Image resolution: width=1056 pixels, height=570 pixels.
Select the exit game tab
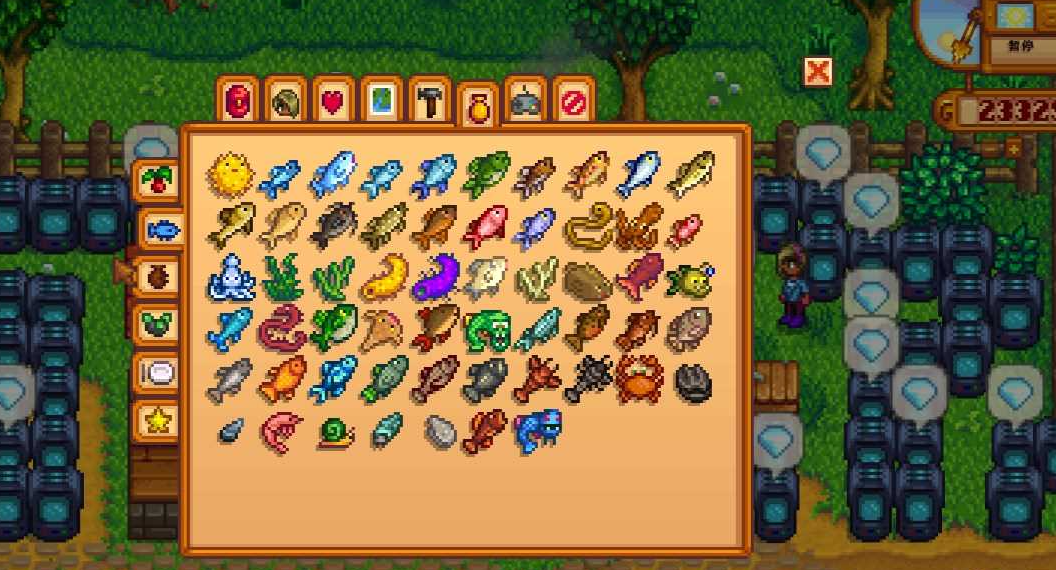[574, 100]
